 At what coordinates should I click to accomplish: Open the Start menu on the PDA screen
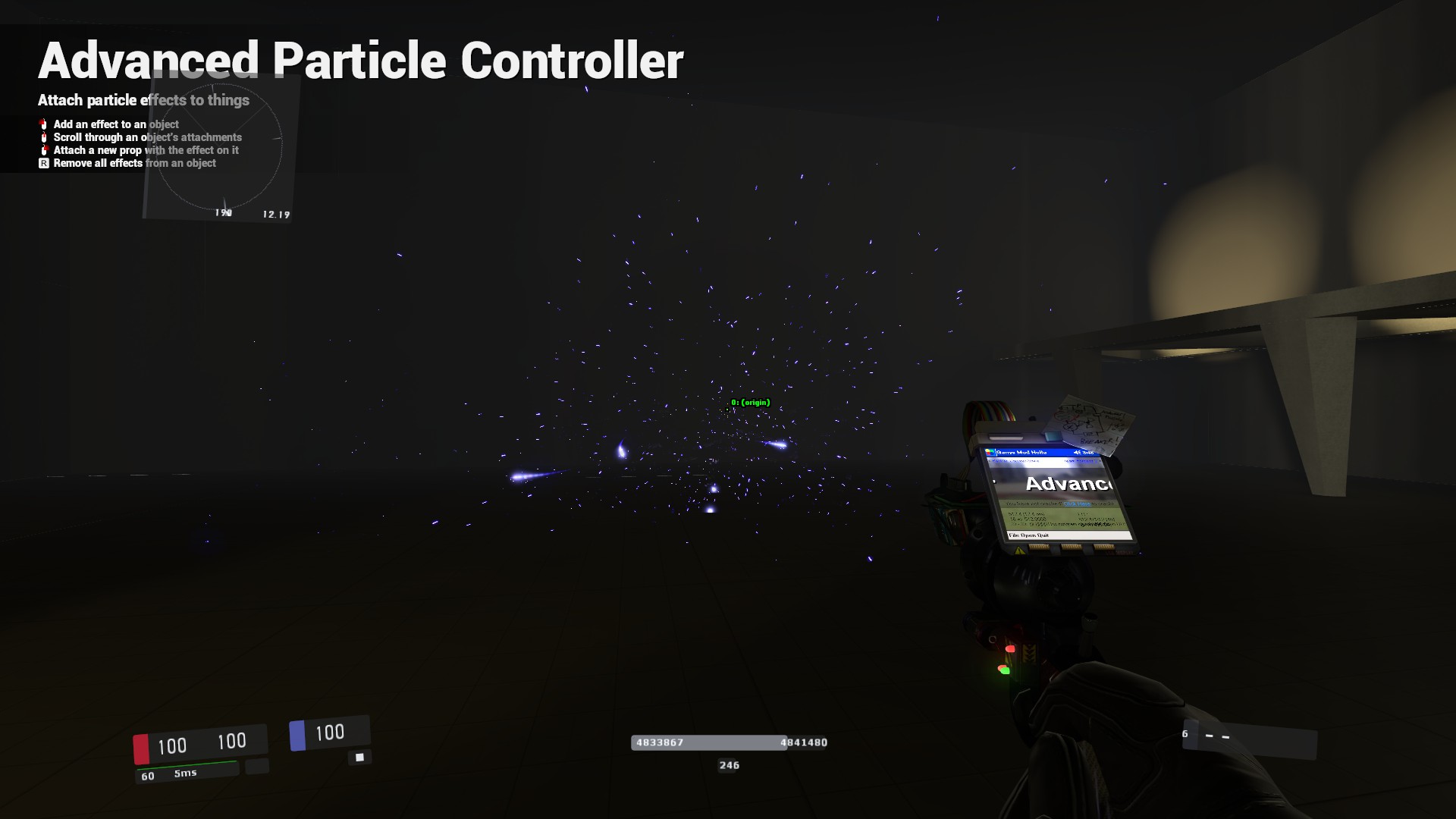click(x=990, y=452)
